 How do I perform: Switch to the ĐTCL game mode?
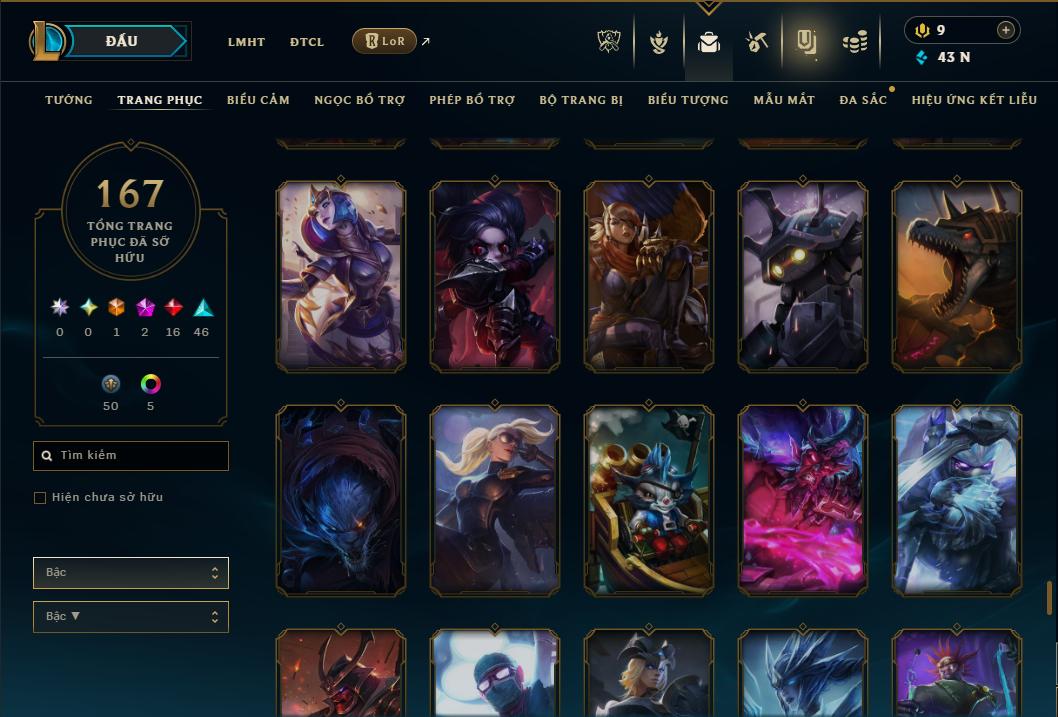[307, 42]
